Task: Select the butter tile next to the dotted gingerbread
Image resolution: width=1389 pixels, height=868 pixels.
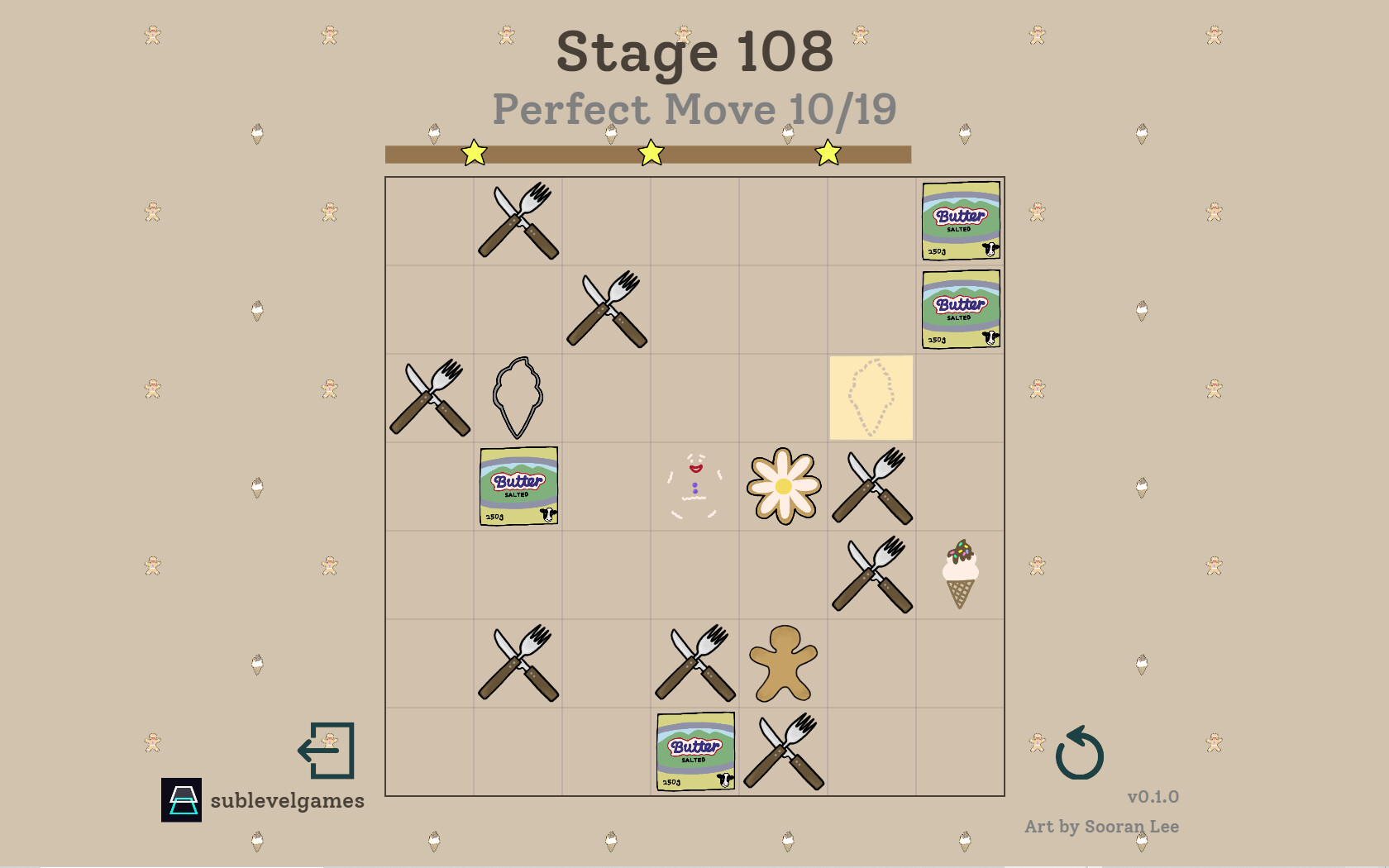Action: (518, 487)
